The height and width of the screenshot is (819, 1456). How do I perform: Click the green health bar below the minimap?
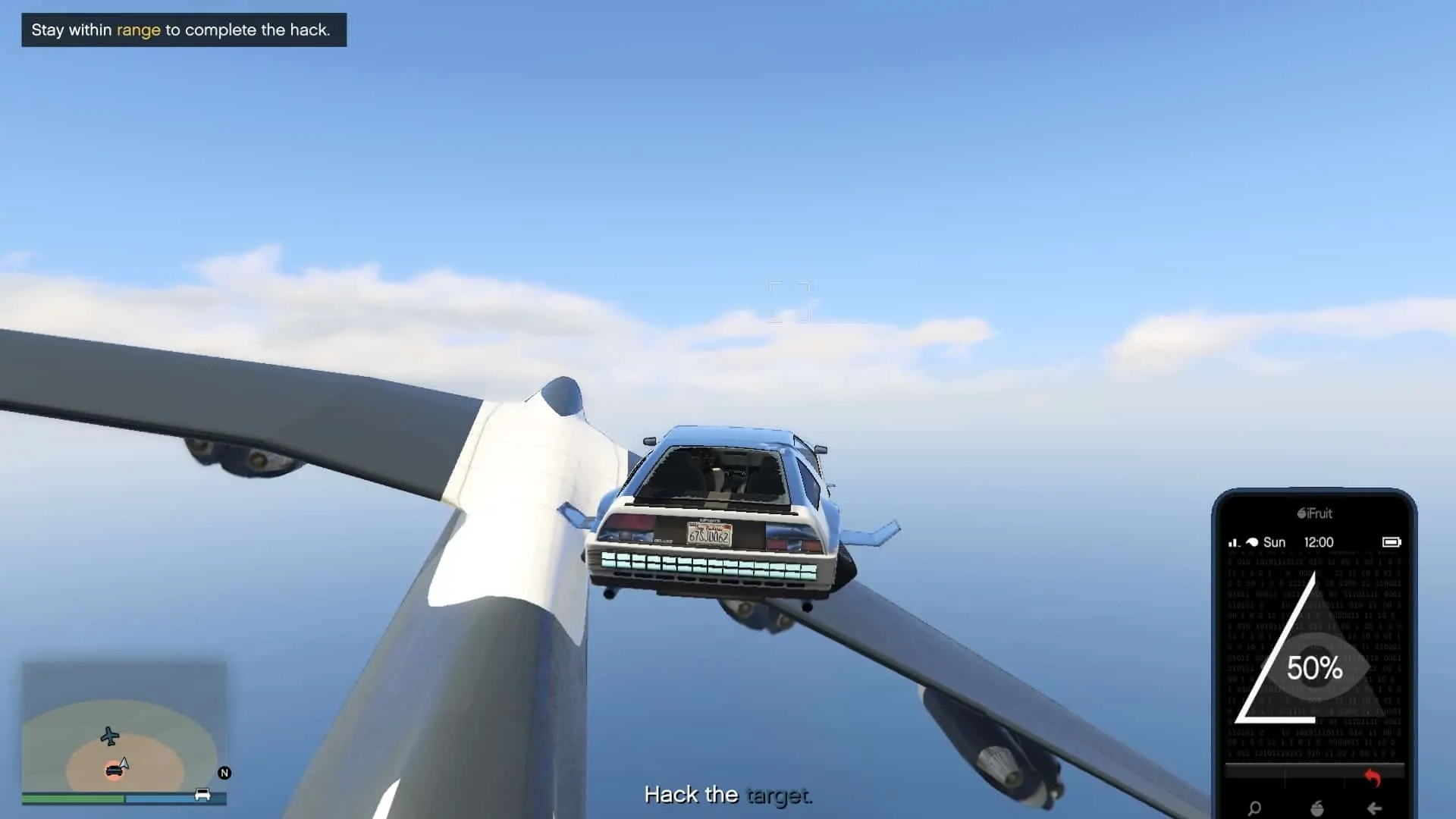click(x=72, y=799)
